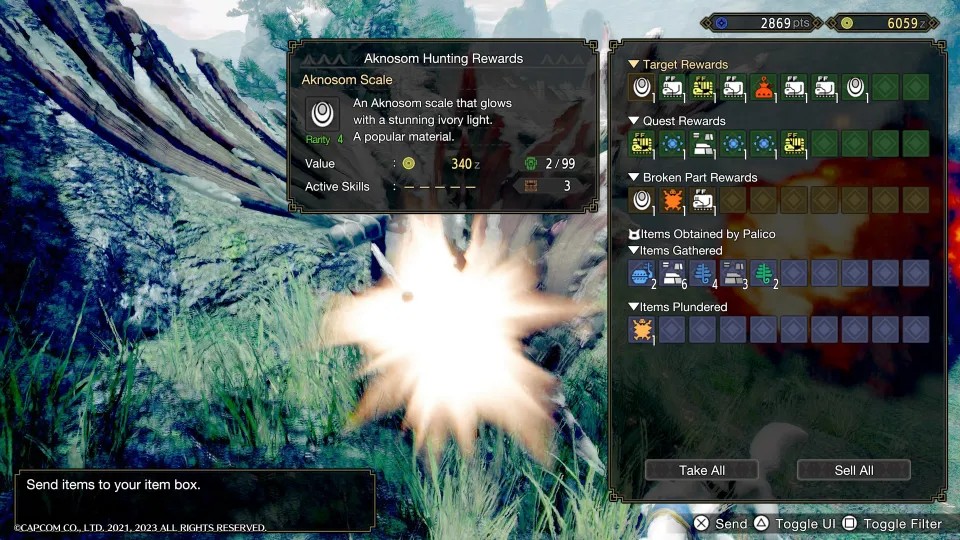Pick the blue fish item in Items Gathered

(x=641, y=273)
